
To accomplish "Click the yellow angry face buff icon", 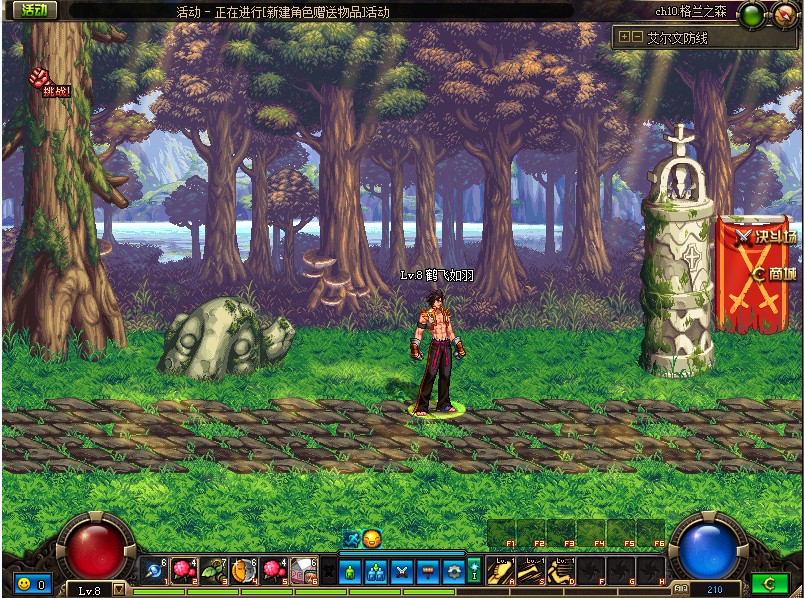I will click(x=372, y=538).
